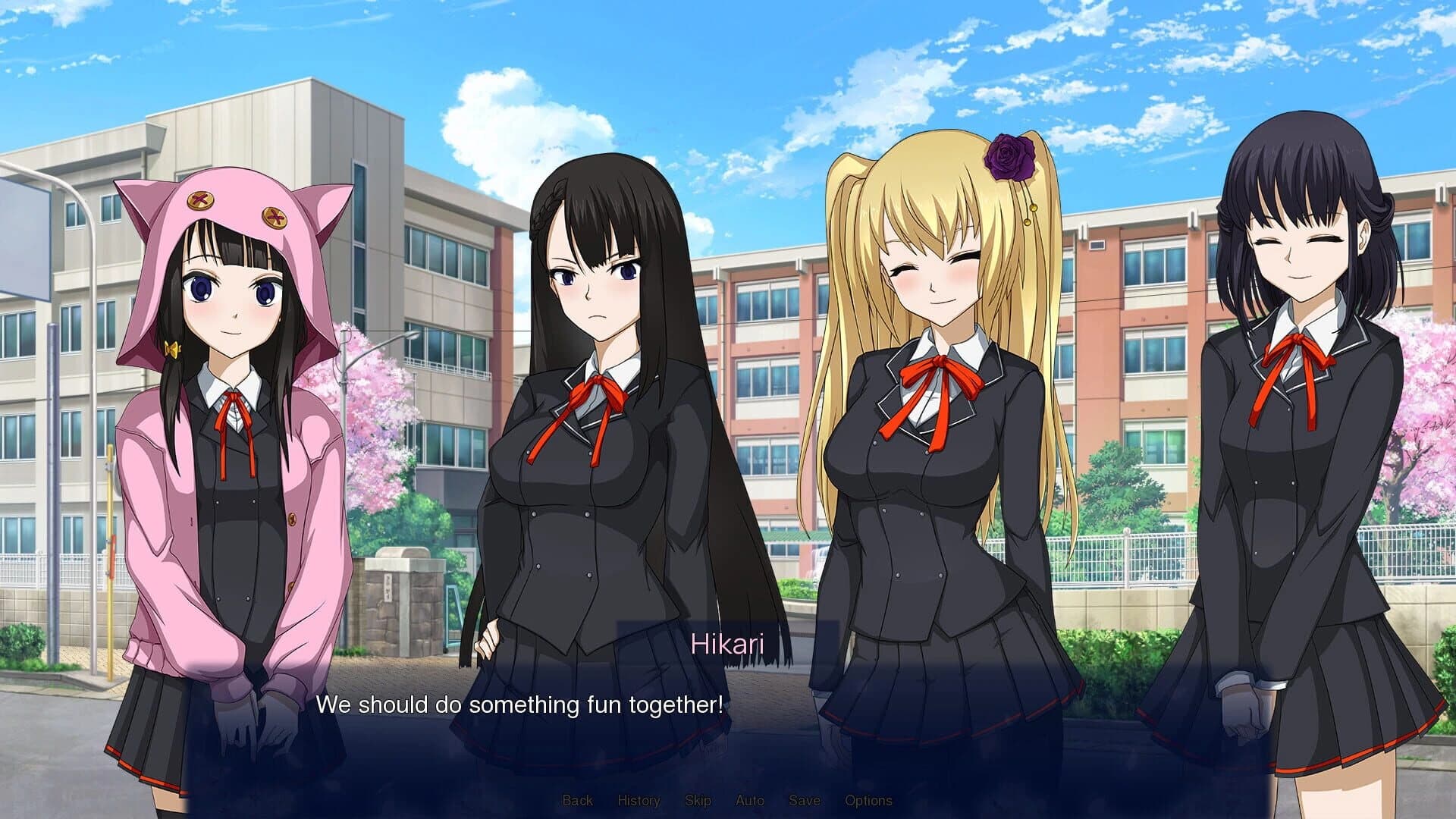Click the line "We should do something fun together!"
This screenshot has height=819, width=1456.
[518, 704]
